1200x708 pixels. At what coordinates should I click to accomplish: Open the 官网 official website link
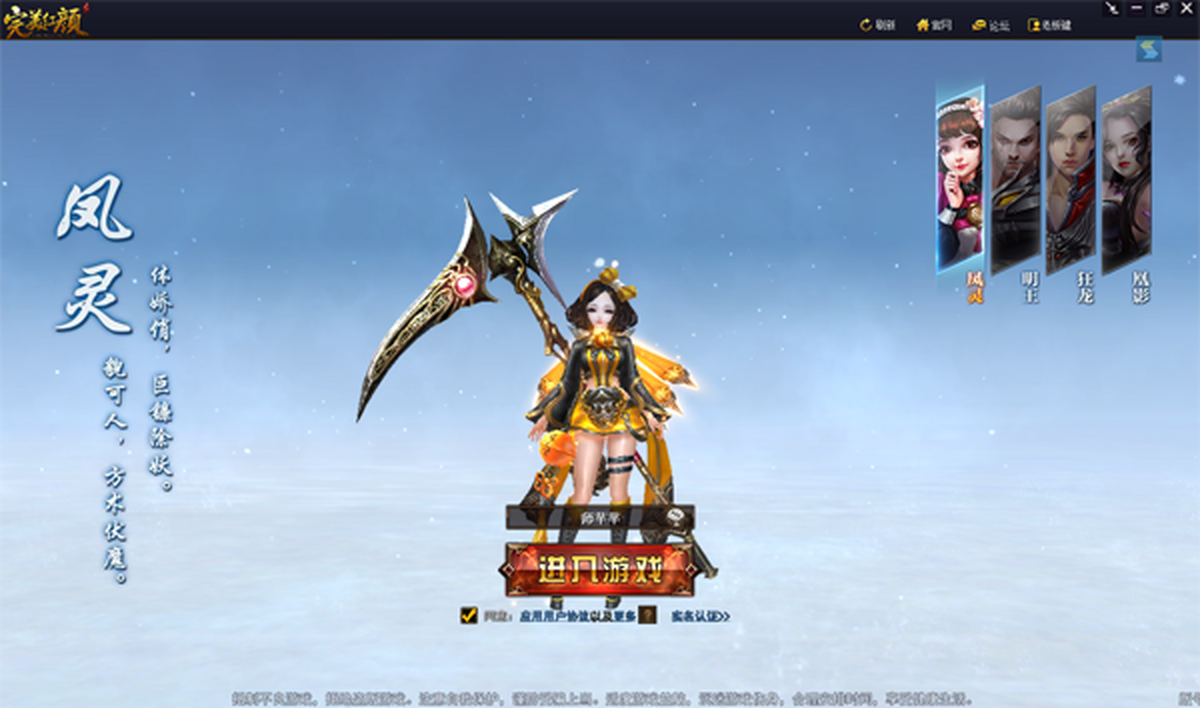coord(934,26)
